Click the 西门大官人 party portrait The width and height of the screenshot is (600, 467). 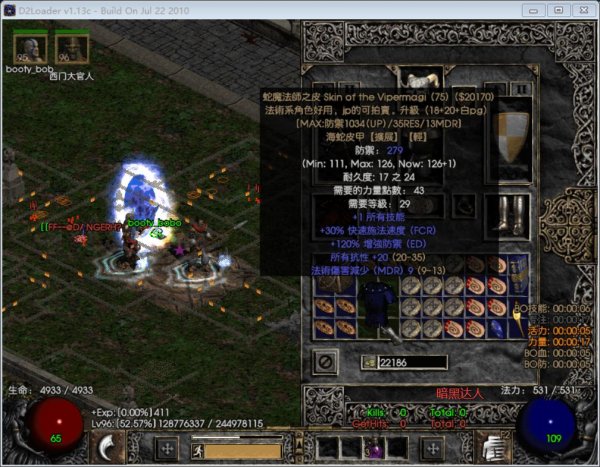[x=70, y=48]
